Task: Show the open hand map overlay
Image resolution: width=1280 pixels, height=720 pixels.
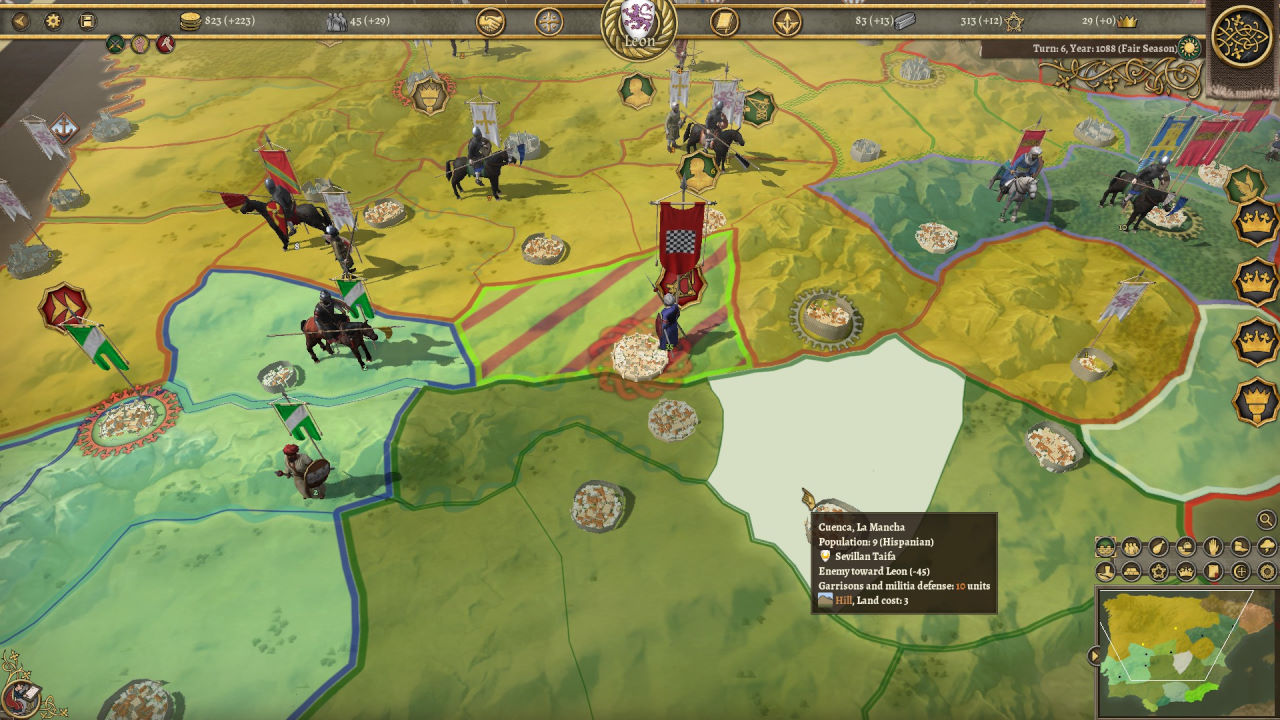Action: click(x=1213, y=547)
